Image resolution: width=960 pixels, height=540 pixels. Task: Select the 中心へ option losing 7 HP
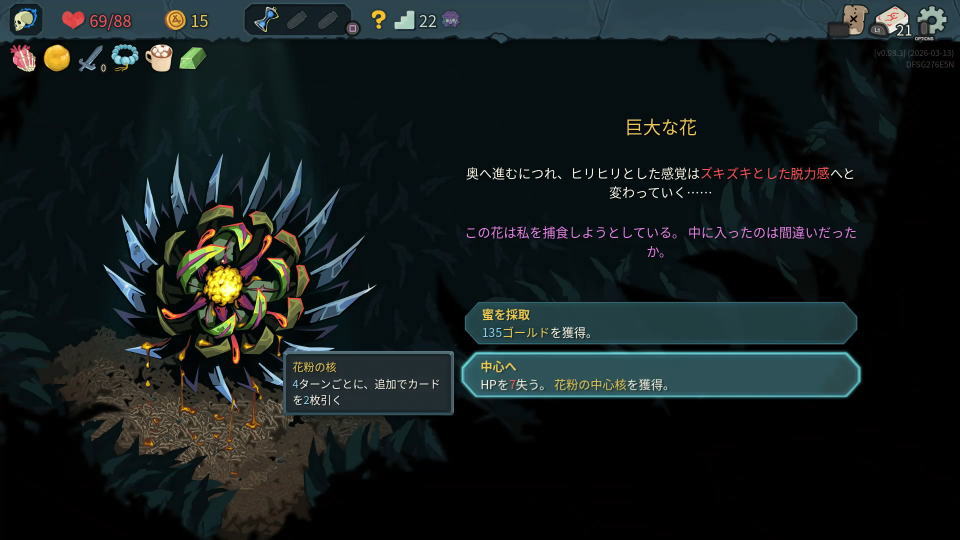tap(660, 375)
